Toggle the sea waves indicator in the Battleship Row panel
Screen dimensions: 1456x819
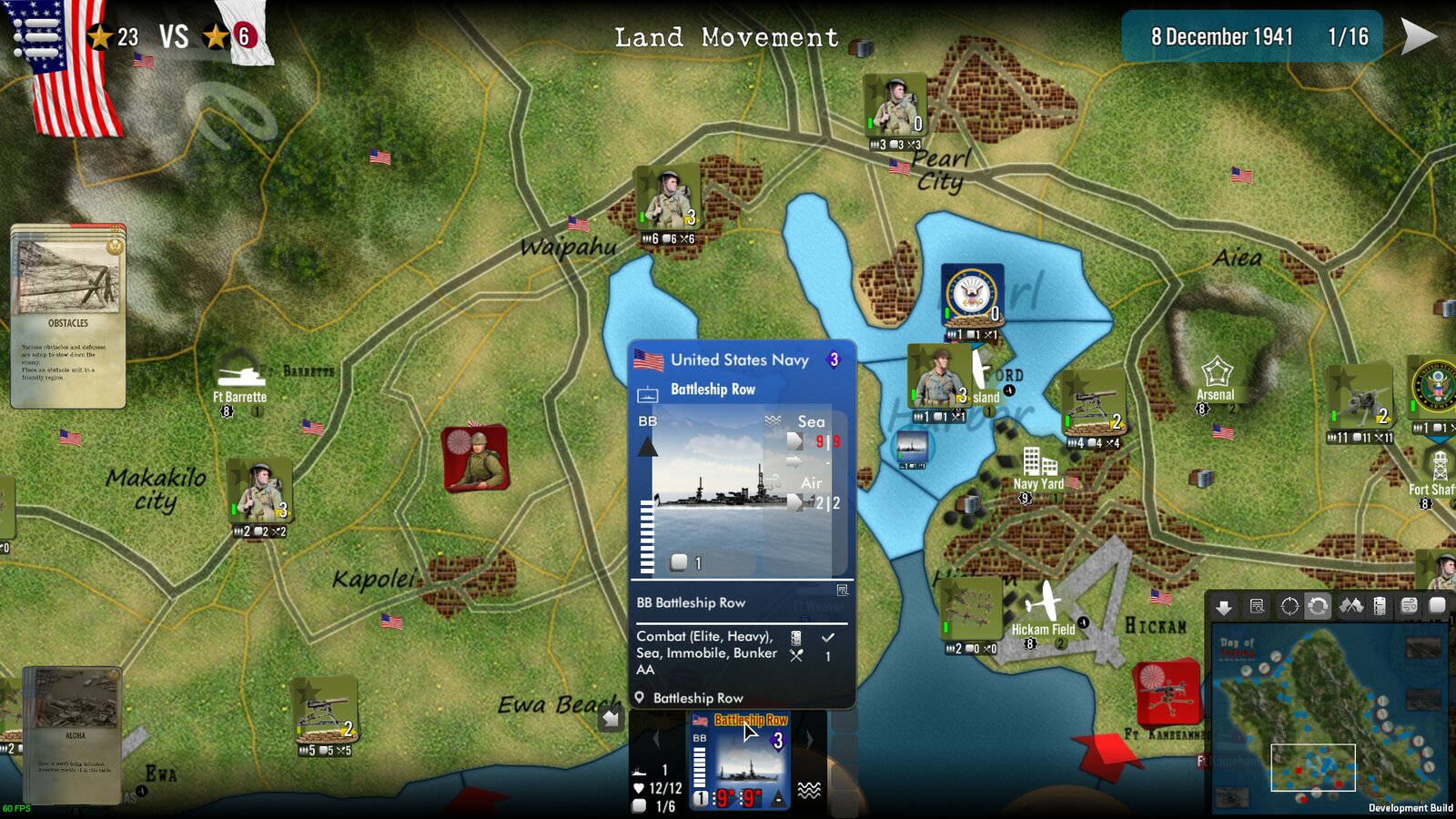(773, 420)
